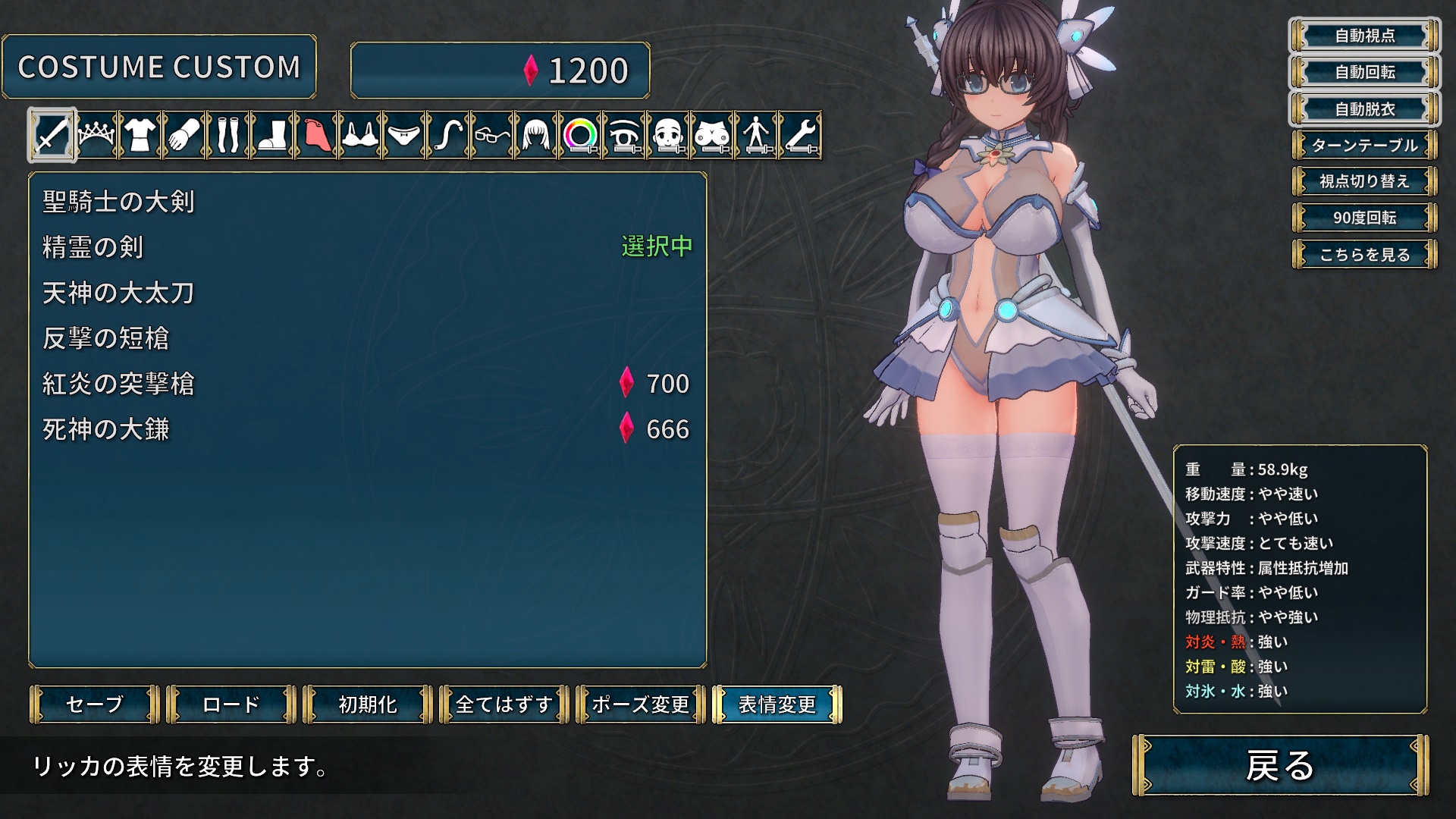Toggle 自動視点 auto viewpoint
This screenshot has height=819, width=1456.
click(x=1364, y=36)
